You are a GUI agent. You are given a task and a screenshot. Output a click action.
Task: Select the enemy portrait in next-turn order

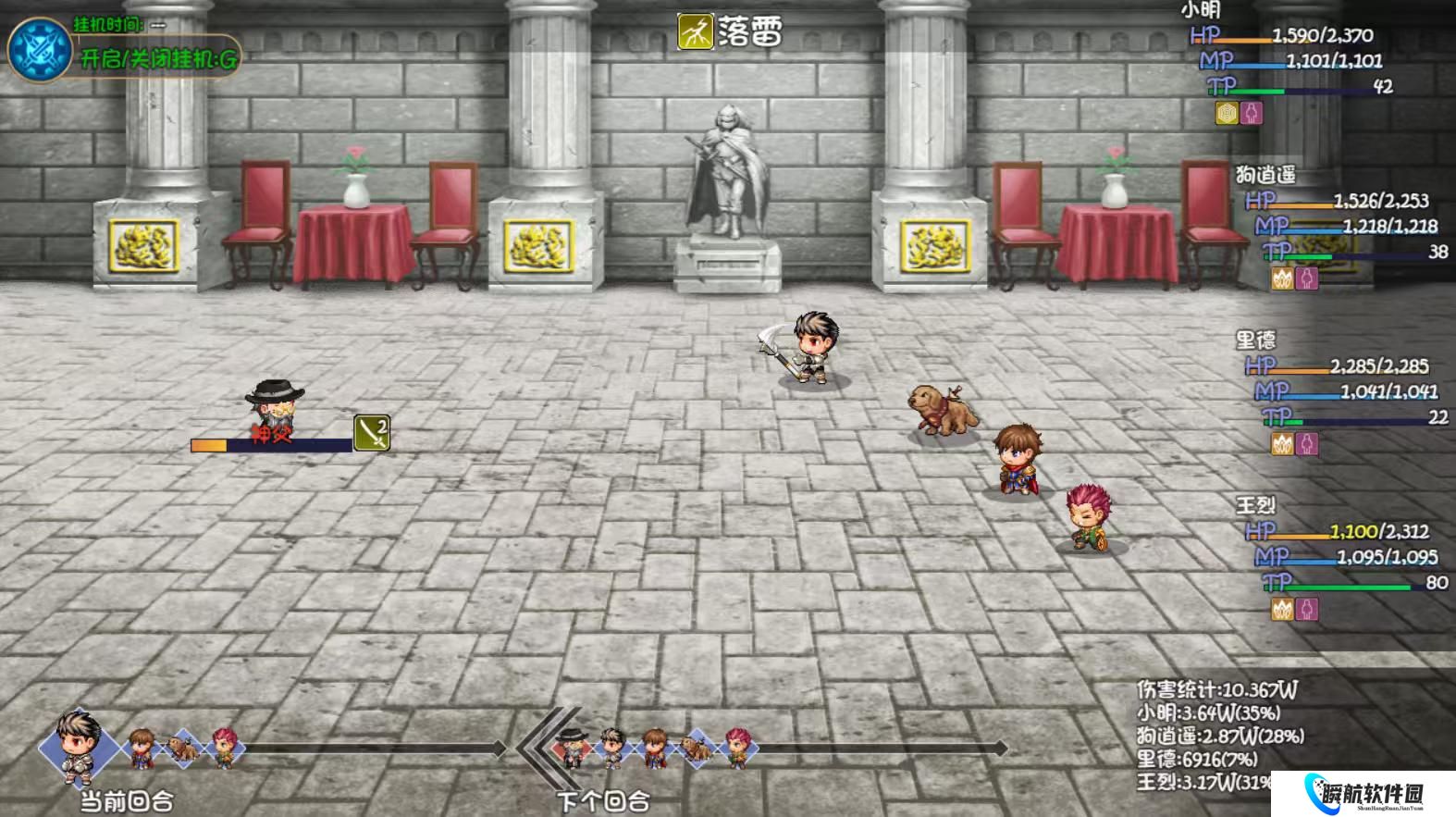tap(574, 746)
